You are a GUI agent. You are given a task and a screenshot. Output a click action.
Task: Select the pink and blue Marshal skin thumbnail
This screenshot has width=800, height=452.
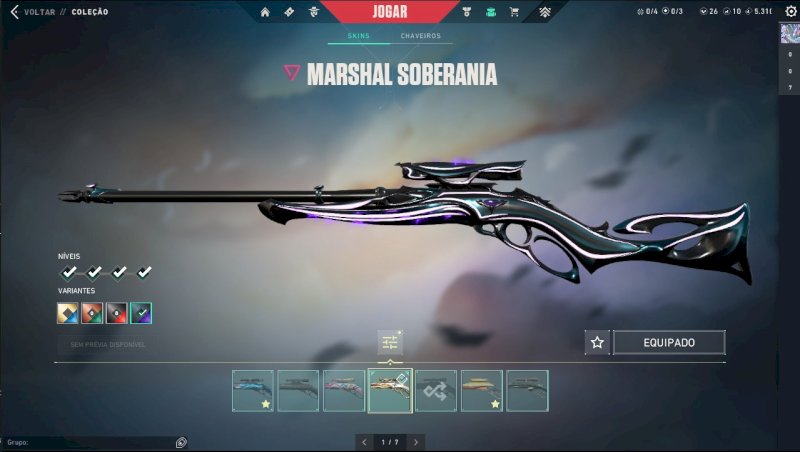(x=344, y=390)
